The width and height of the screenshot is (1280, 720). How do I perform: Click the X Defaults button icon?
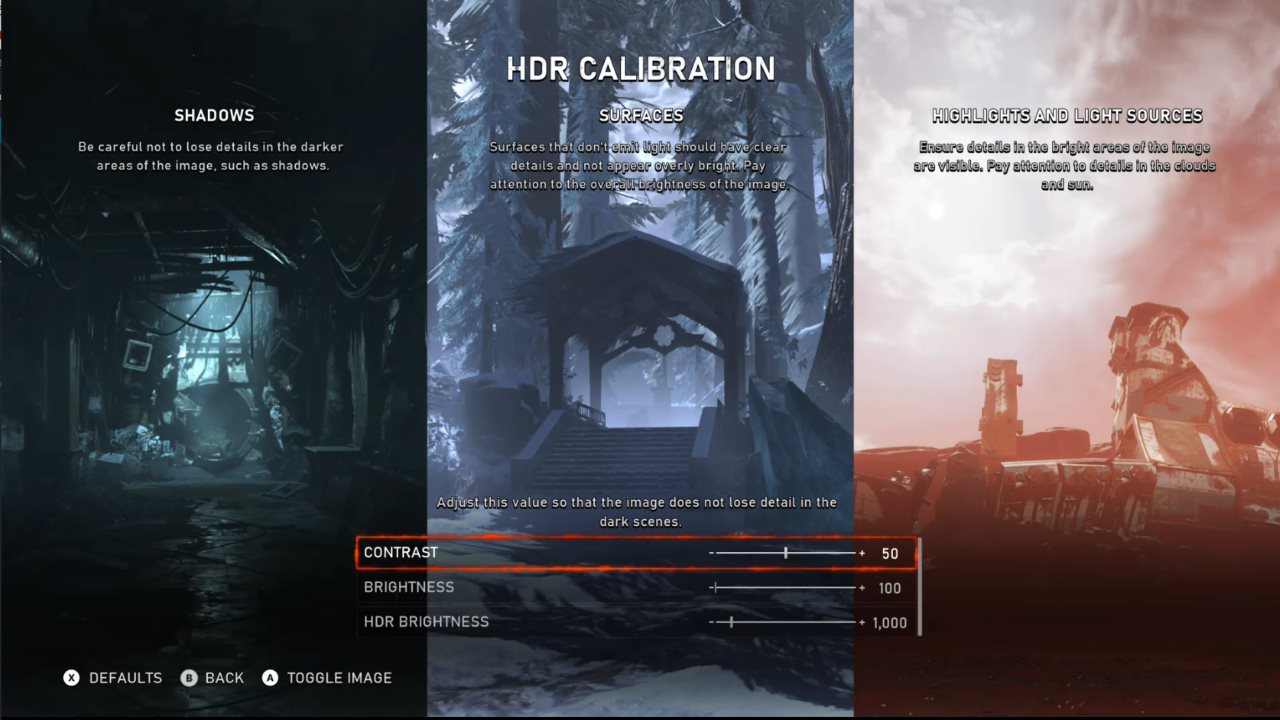pos(70,677)
